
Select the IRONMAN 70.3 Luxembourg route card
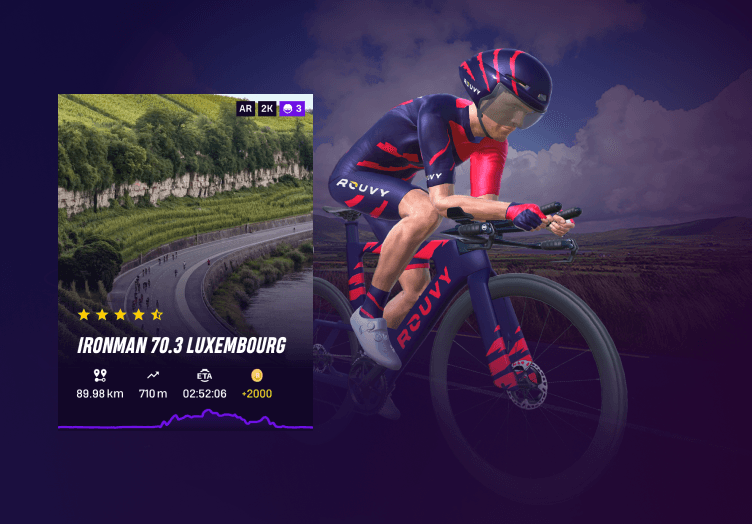coord(185,262)
